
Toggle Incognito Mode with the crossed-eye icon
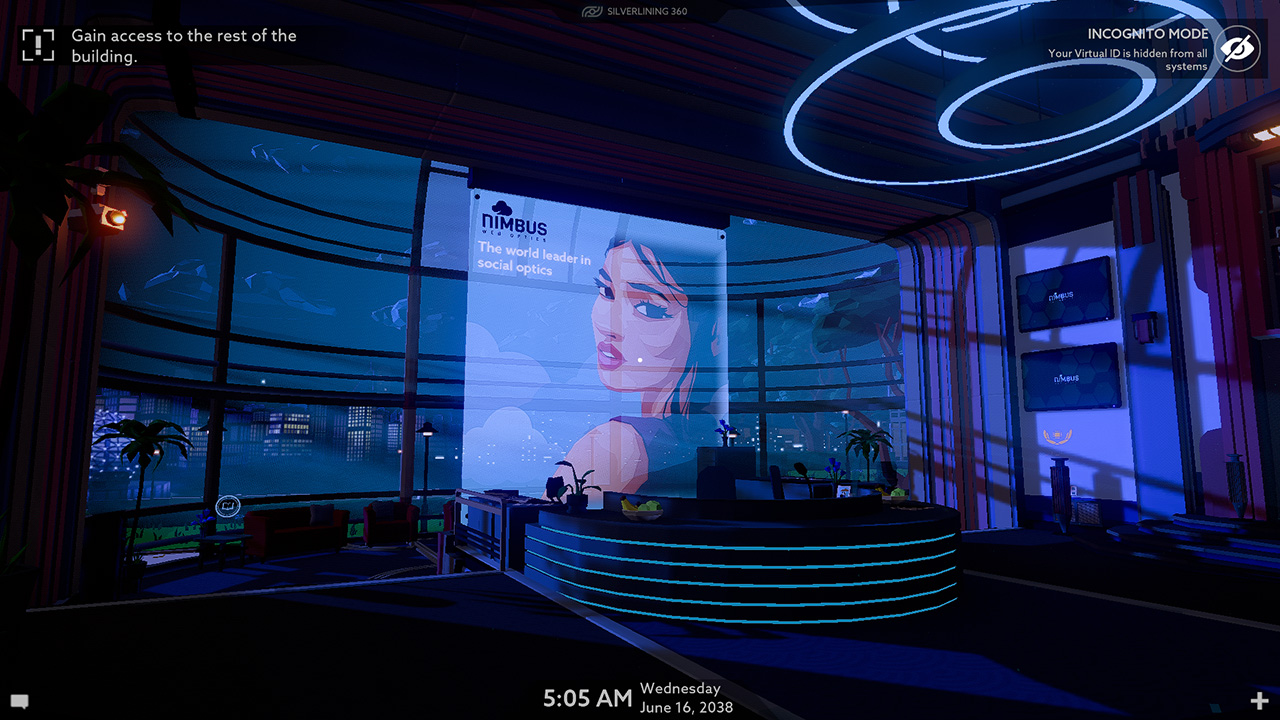point(1236,47)
